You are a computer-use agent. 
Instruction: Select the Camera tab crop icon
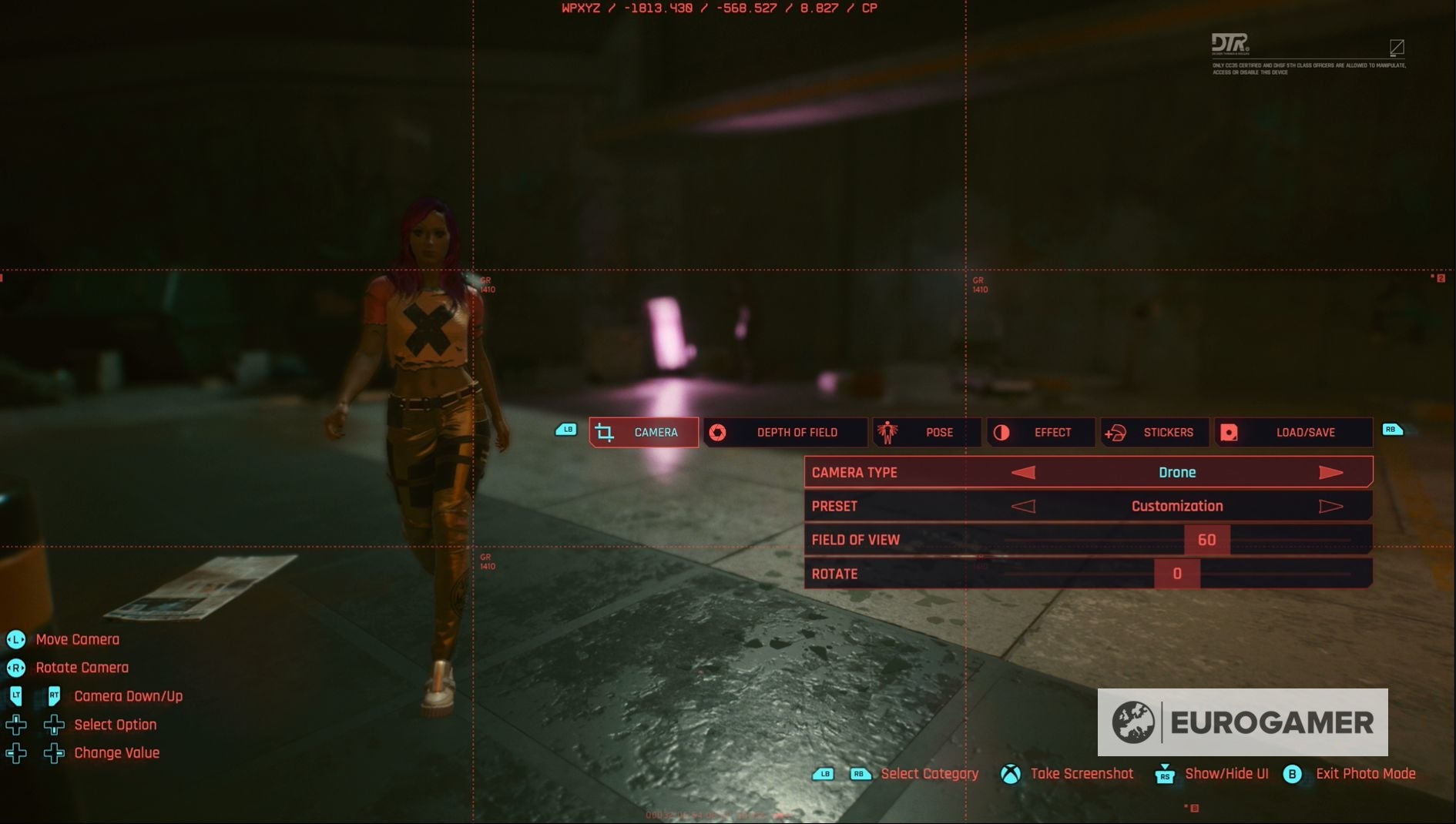606,432
